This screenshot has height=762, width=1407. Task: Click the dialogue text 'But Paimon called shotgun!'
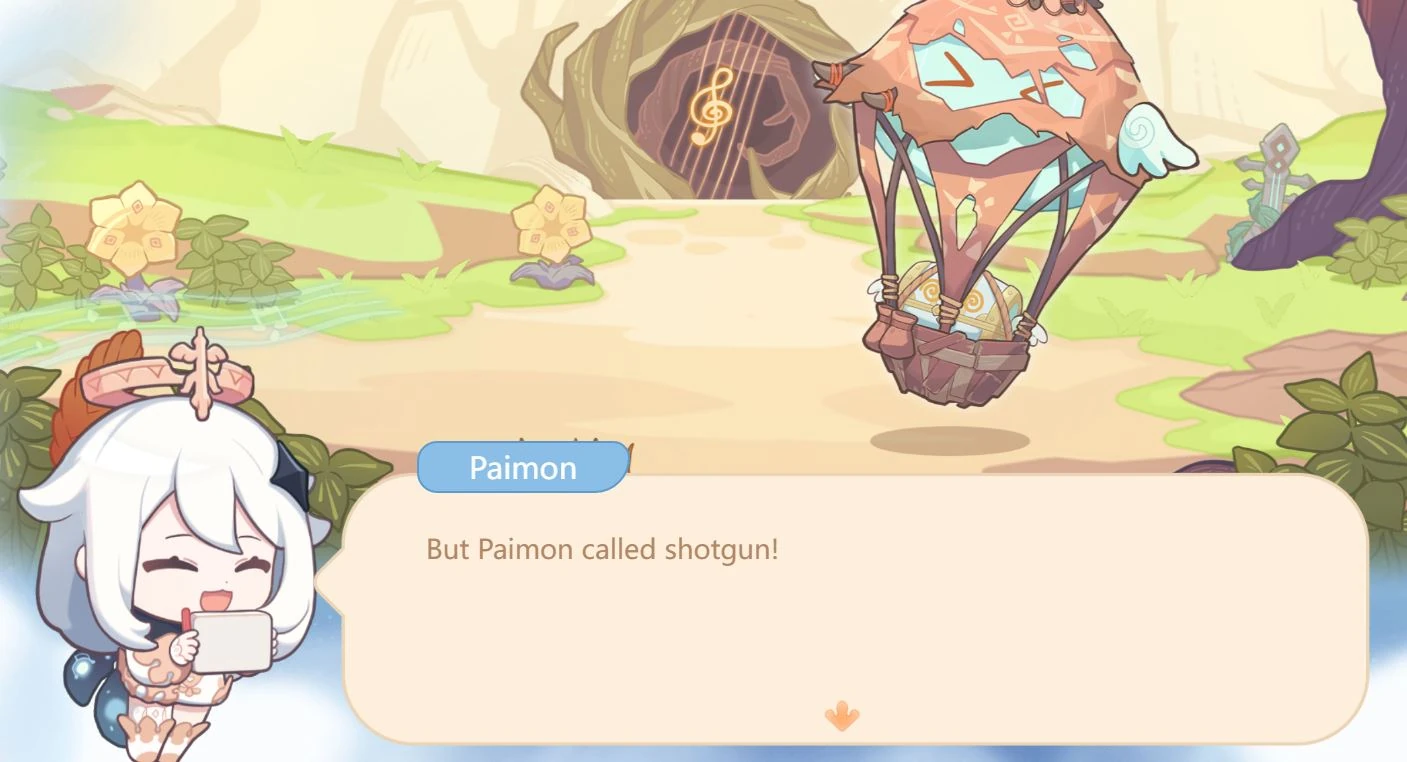point(603,548)
